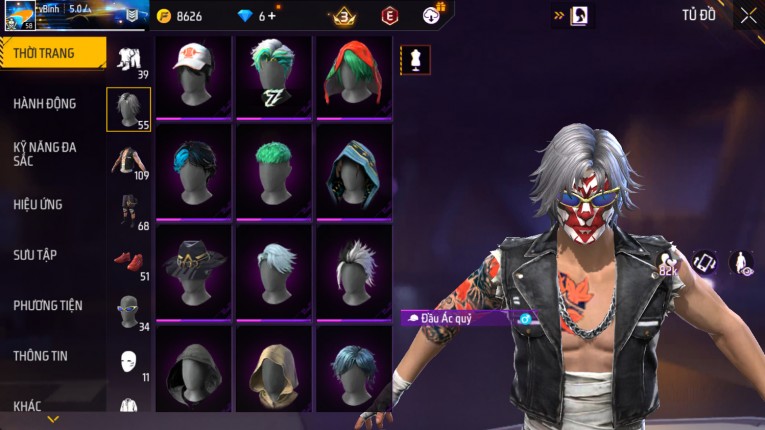Click the mannequin preview icon
Screen dimensions: 765x430
(415, 59)
